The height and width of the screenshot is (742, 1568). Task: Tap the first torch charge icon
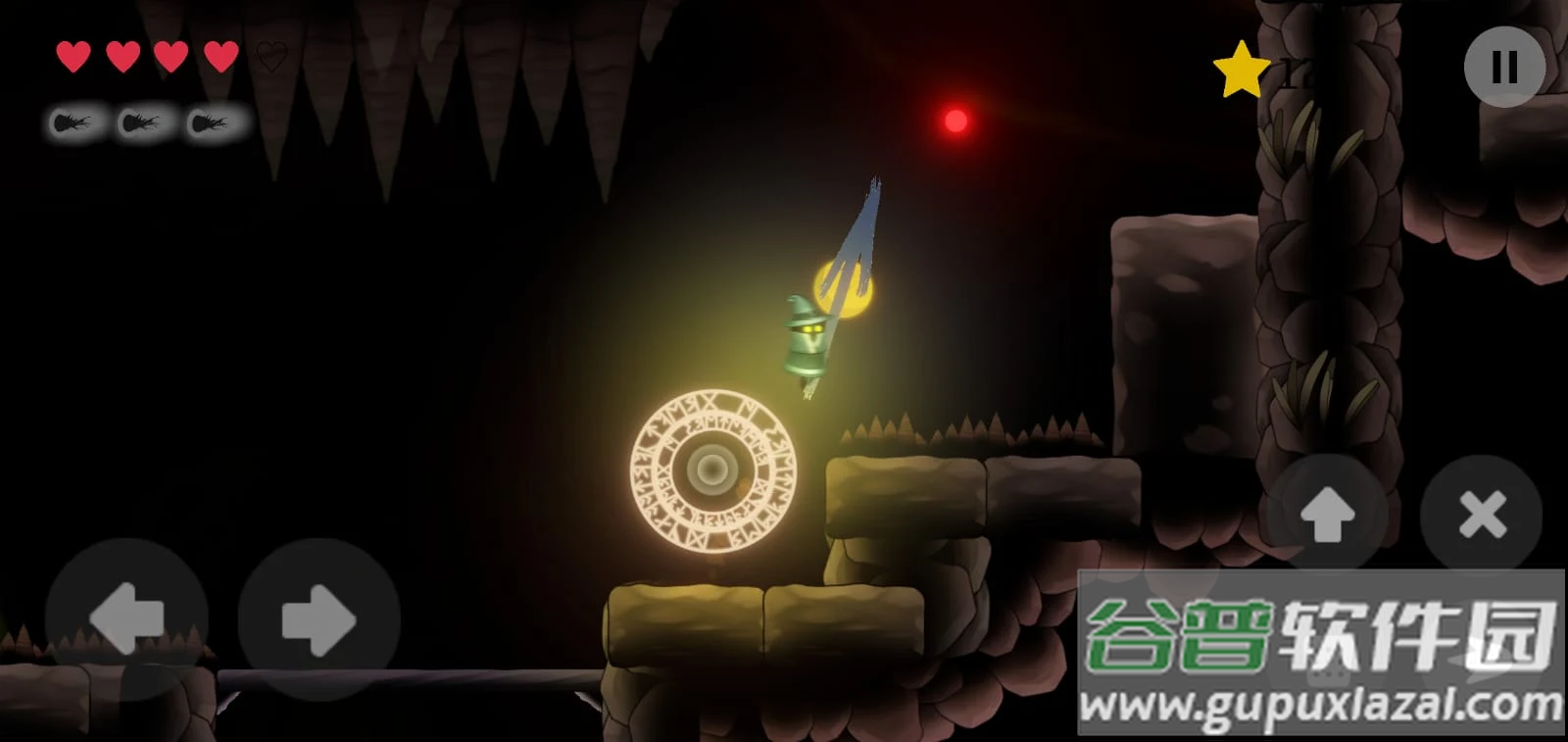(x=74, y=123)
